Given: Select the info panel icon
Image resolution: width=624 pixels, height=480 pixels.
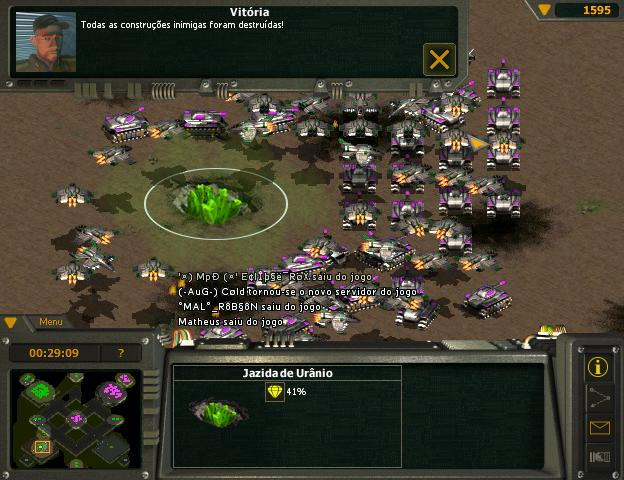Looking at the screenshot, I should pyautogui.click(x=599, y=365).
